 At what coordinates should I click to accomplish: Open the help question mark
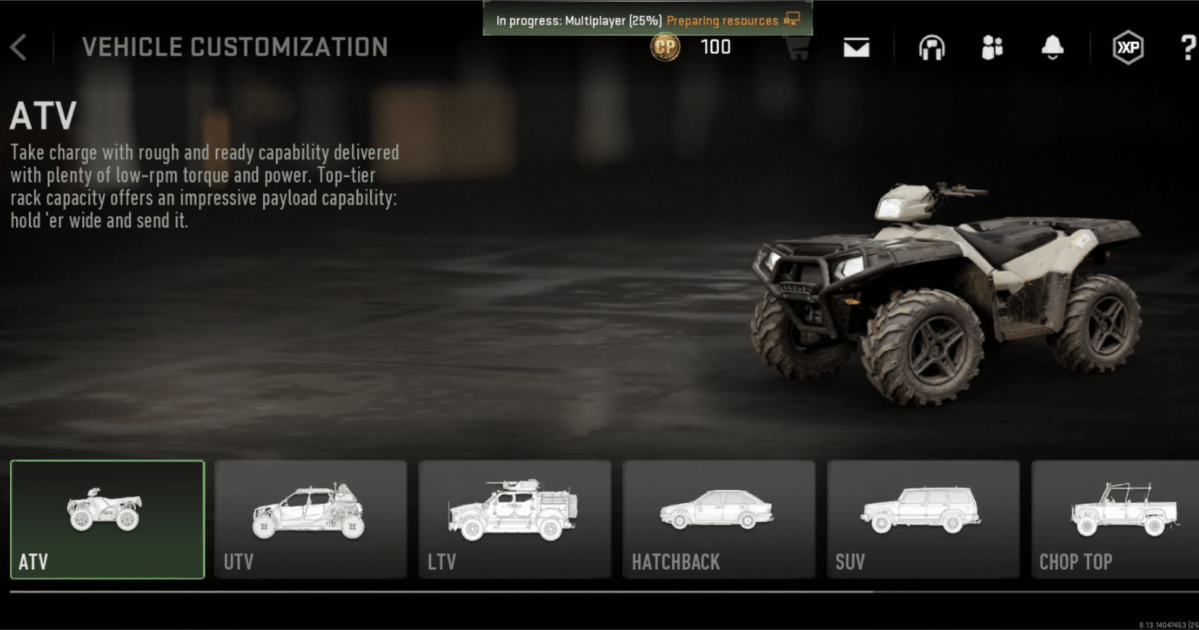(1187, 48)
